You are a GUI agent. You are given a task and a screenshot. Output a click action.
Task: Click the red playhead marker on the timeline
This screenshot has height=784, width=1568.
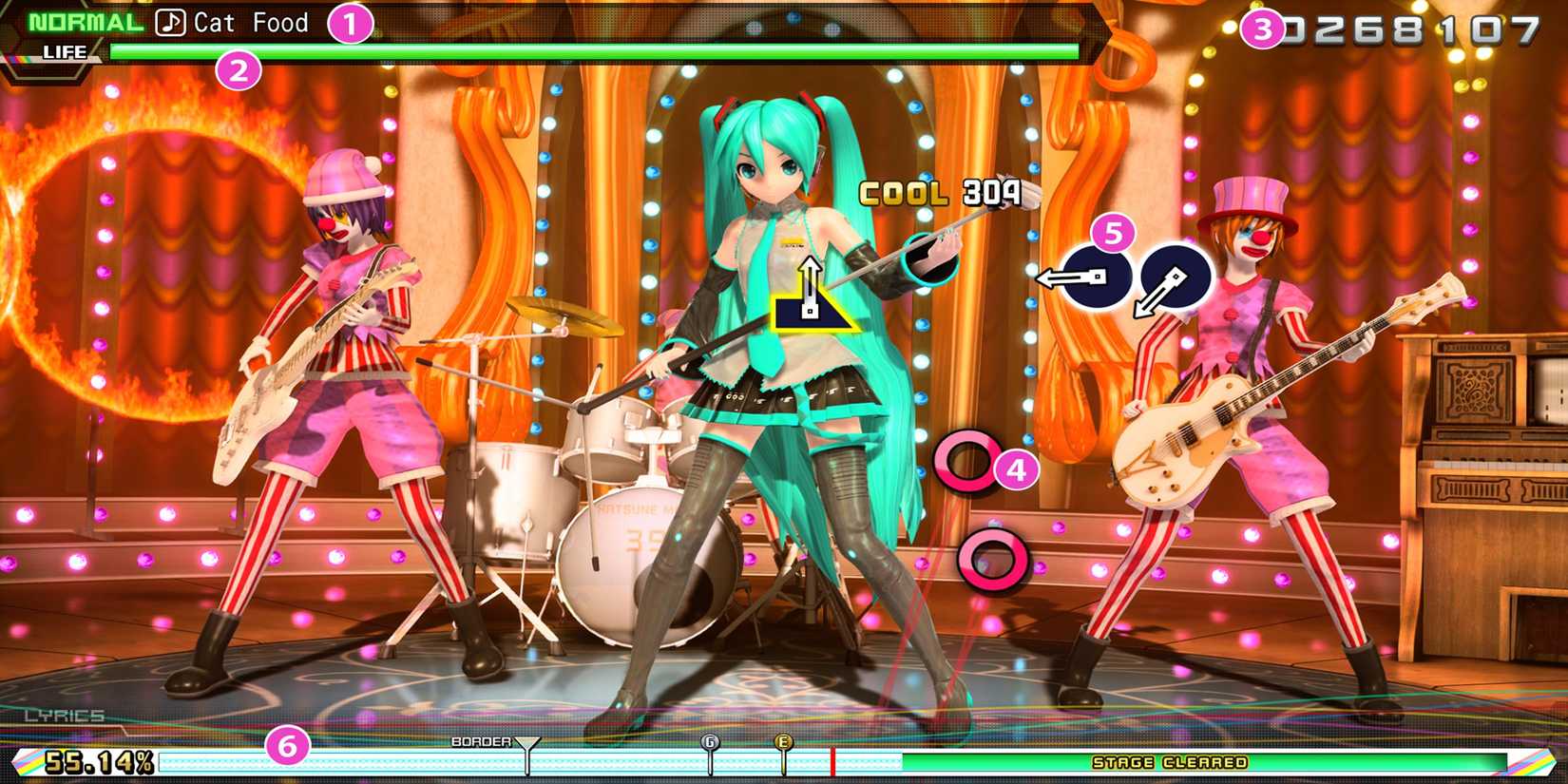tap(833, 760)
